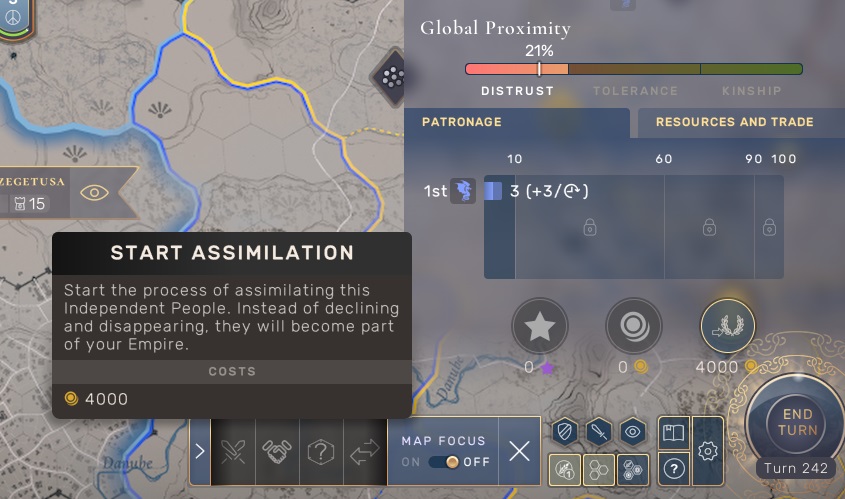This screenshot has width=845, height=499.
Task: Open the open-book encyclopedia icon
Action: [x=674, y=433]
